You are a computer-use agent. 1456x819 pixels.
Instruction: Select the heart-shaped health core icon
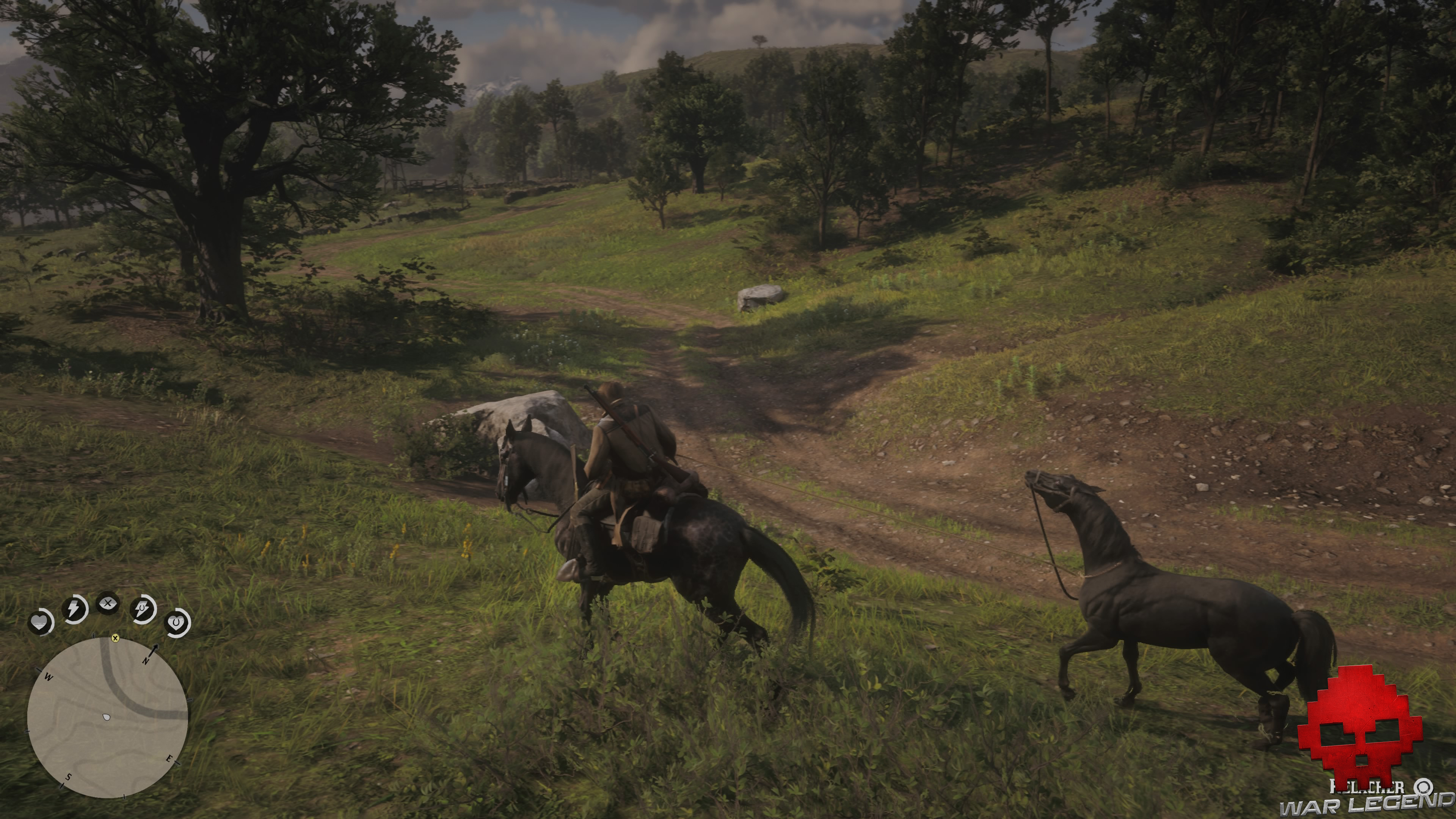pyautogui.click(x=41, y=623)
